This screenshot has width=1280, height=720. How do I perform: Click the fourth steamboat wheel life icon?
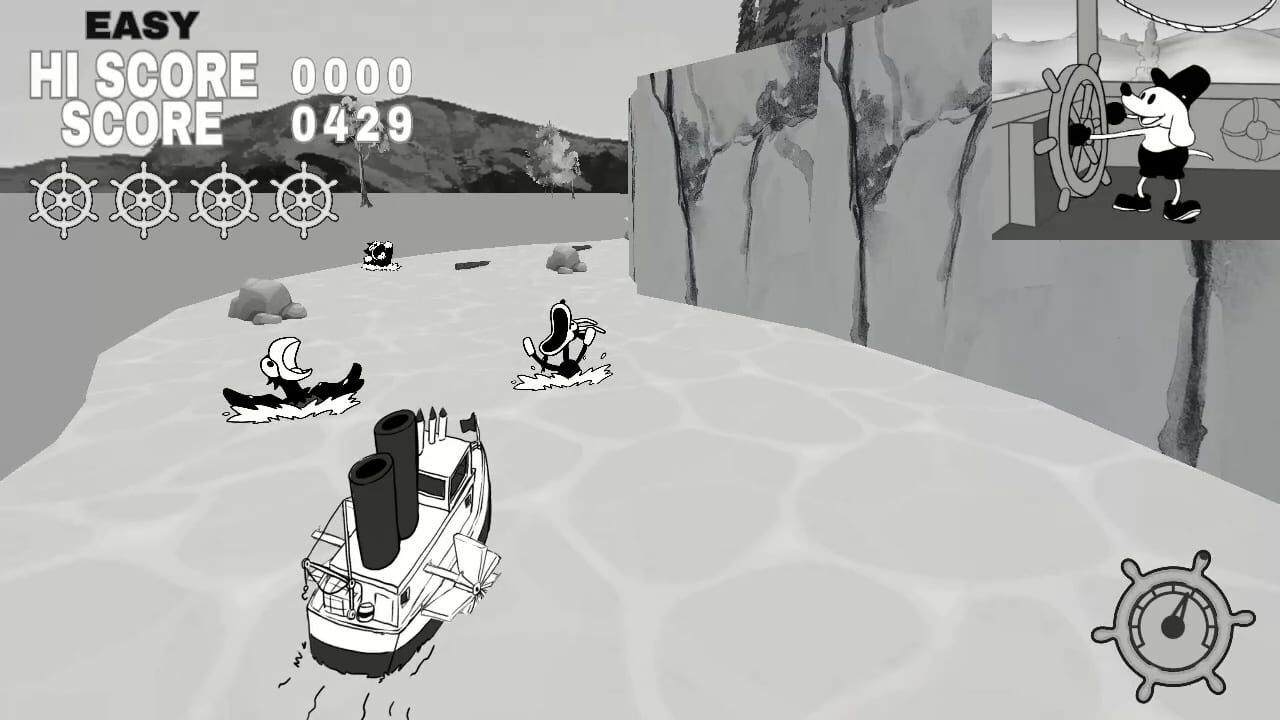303,201
